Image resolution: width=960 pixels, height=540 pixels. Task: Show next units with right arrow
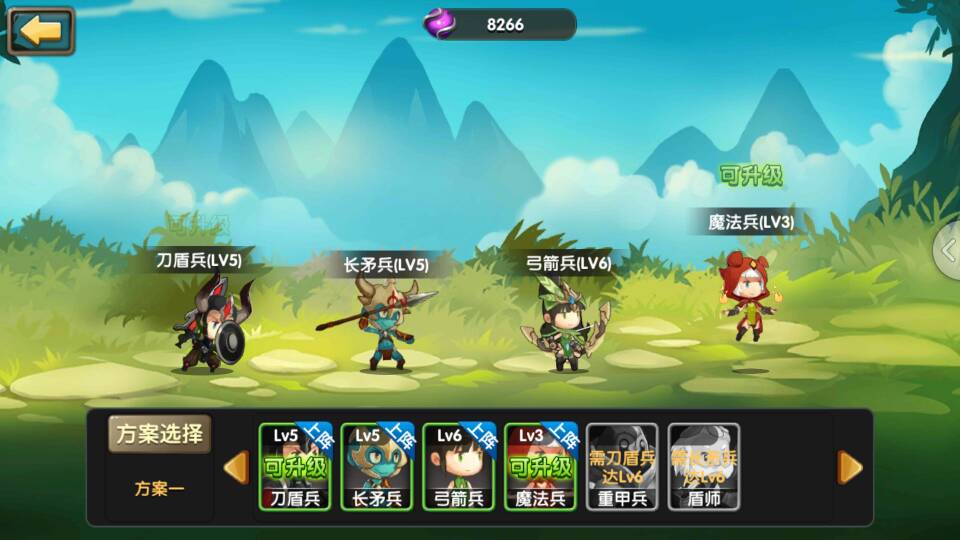pyautogui.click(x=849, y=467)
